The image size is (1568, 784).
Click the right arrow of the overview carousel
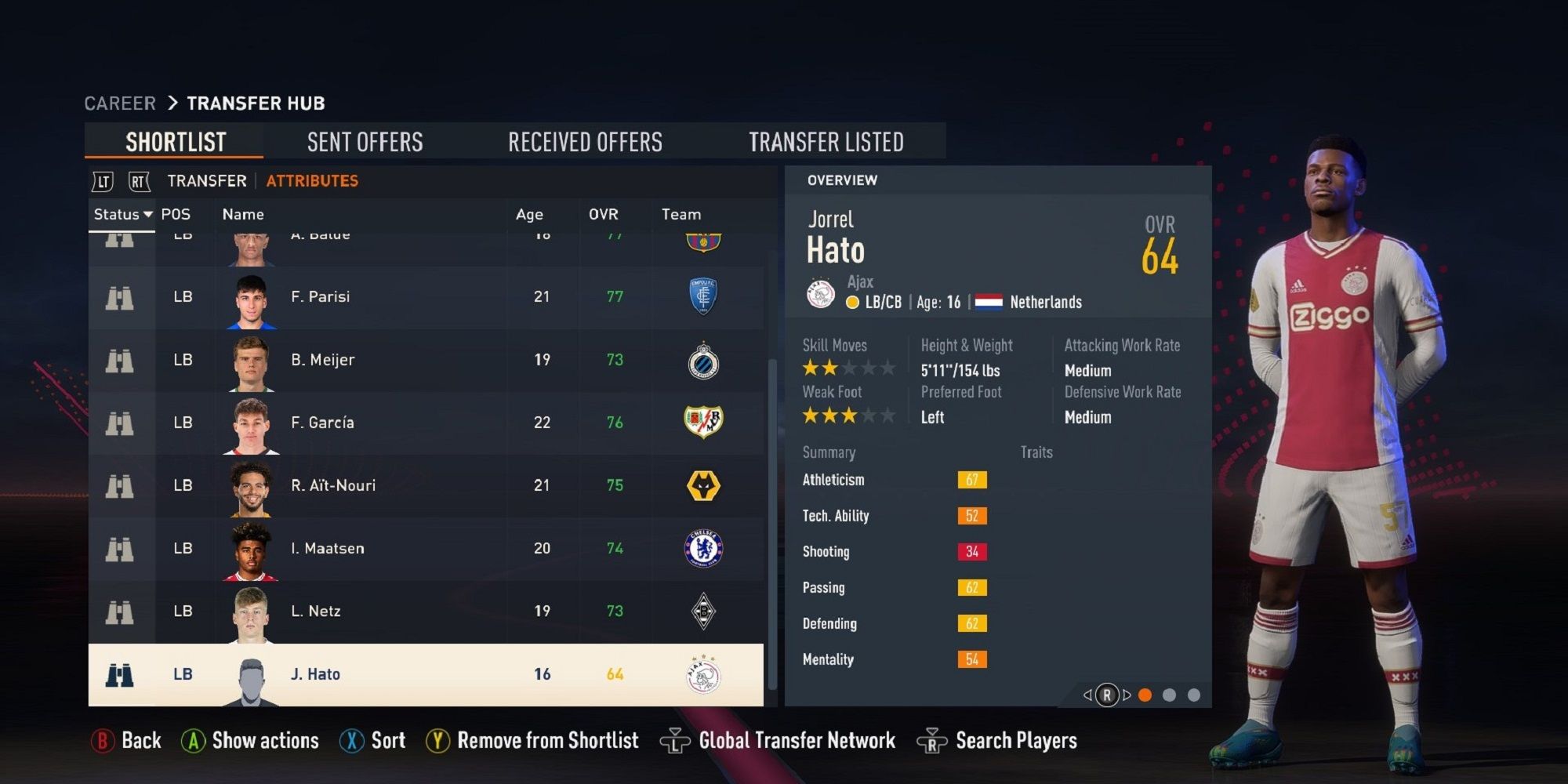point(1127,695)
